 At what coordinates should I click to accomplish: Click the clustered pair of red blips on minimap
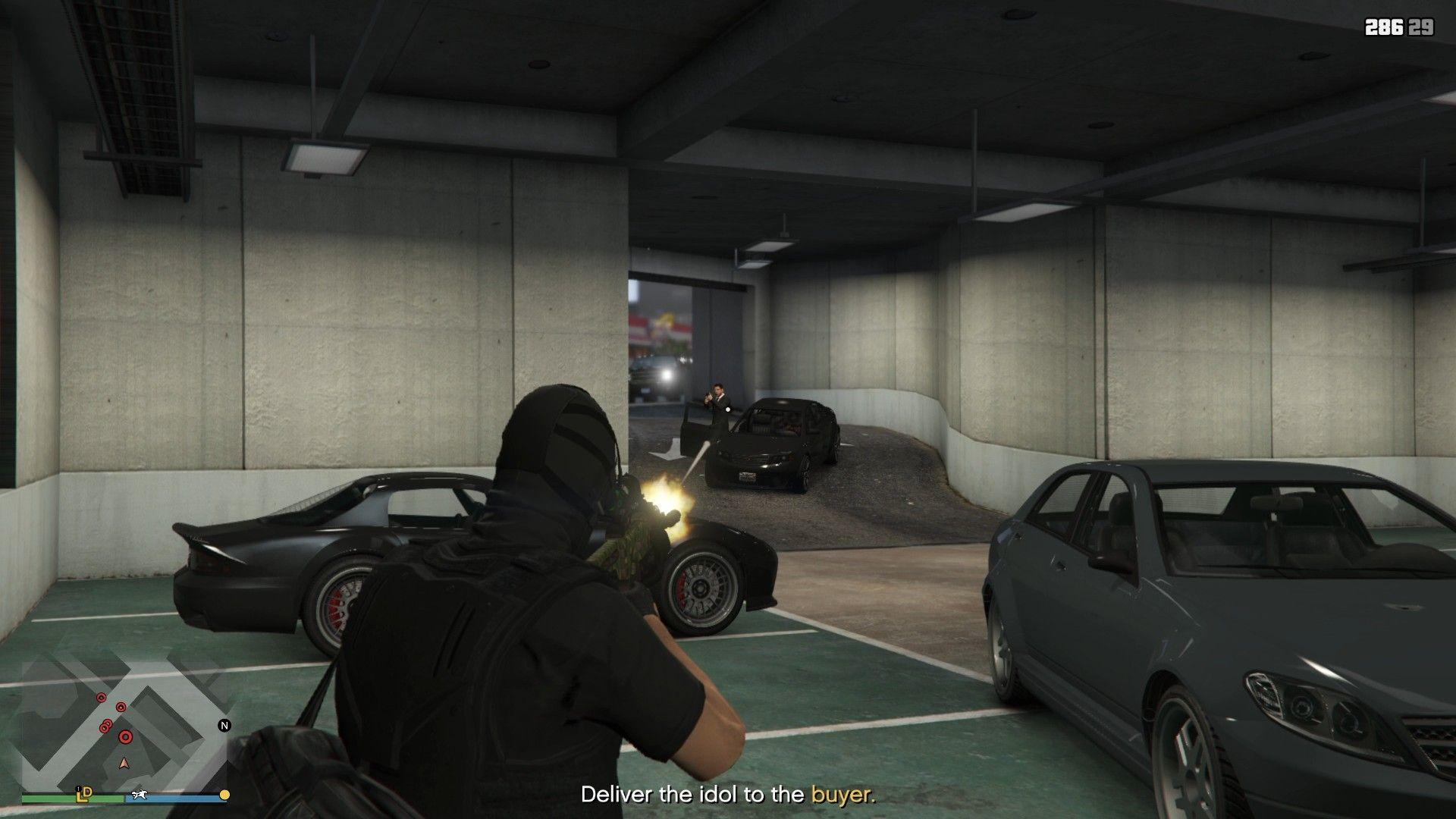coord(105,726)
